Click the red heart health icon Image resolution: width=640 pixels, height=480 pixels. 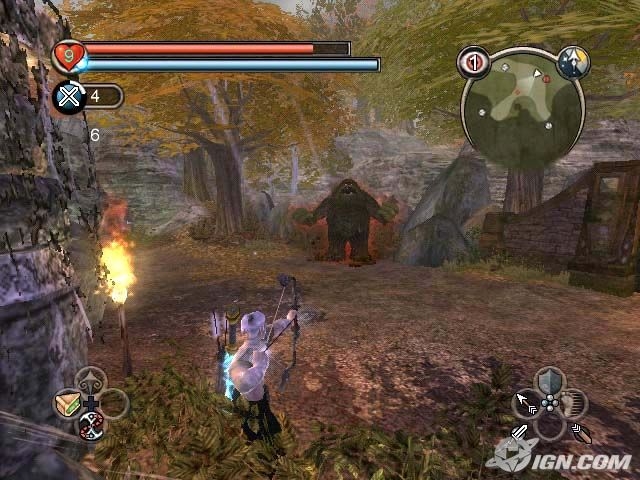tap(69, 53)
